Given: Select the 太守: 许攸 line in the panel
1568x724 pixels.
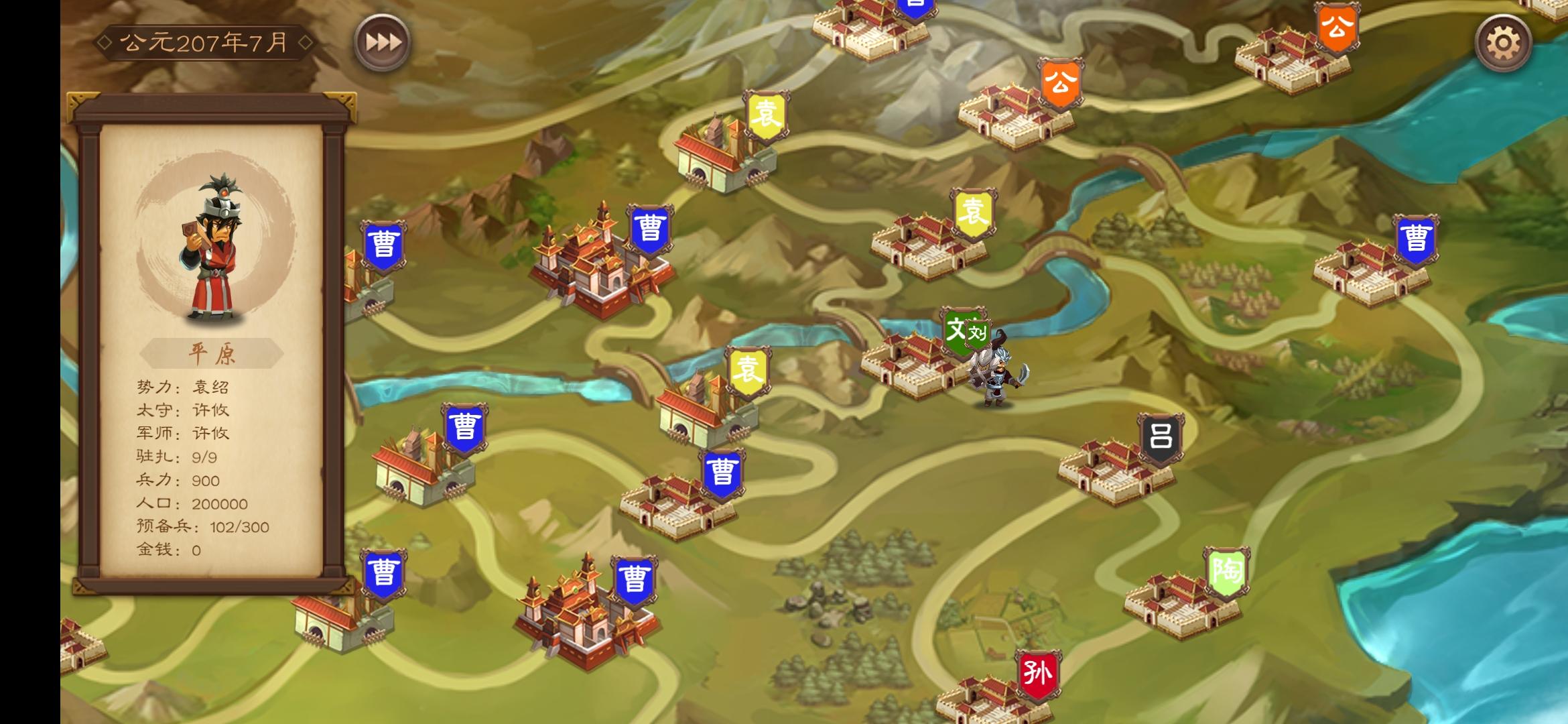Looking at the screenshot, I should 181,410.
